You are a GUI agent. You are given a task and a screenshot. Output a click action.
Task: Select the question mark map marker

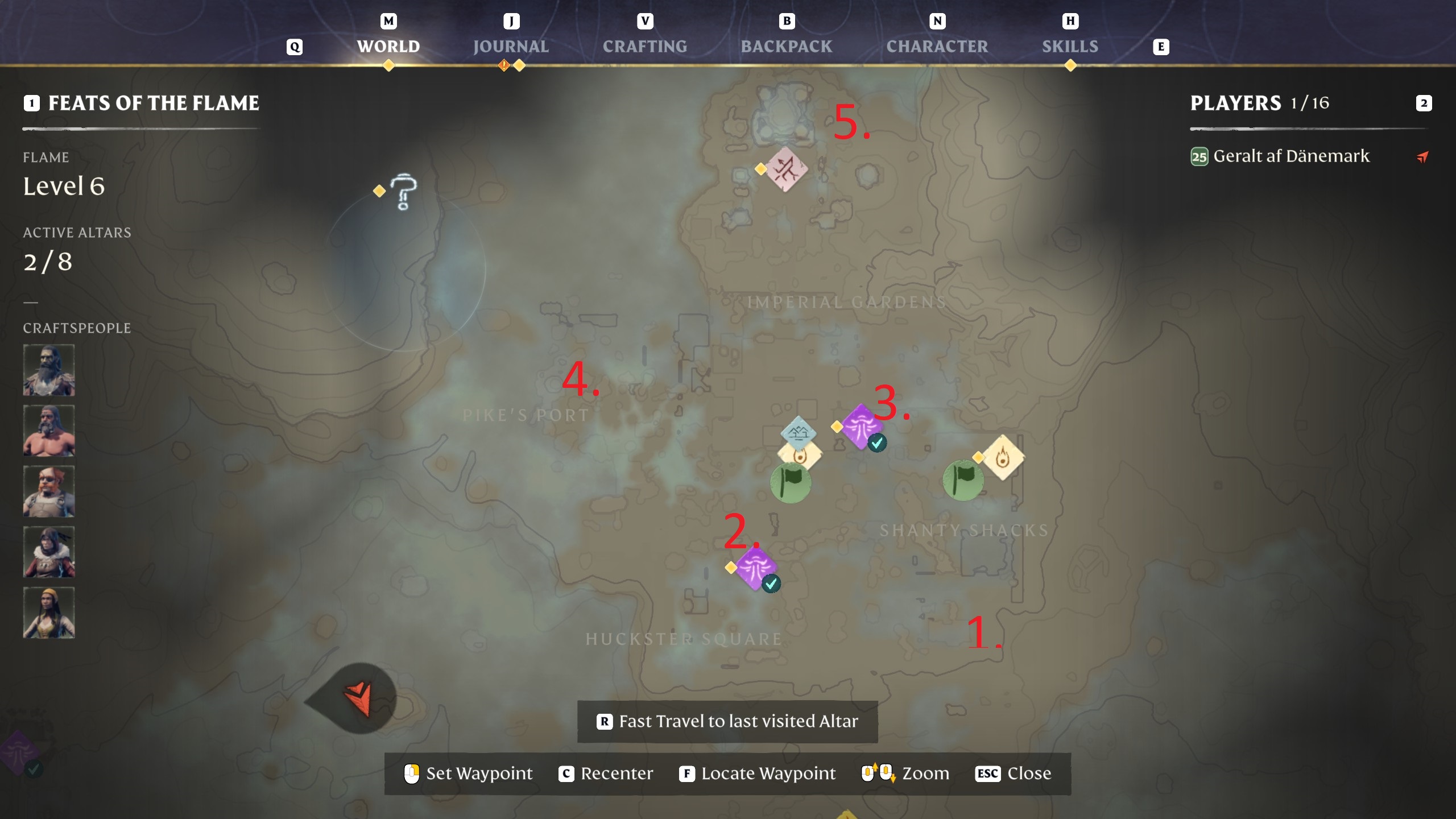tap(404, 191)
